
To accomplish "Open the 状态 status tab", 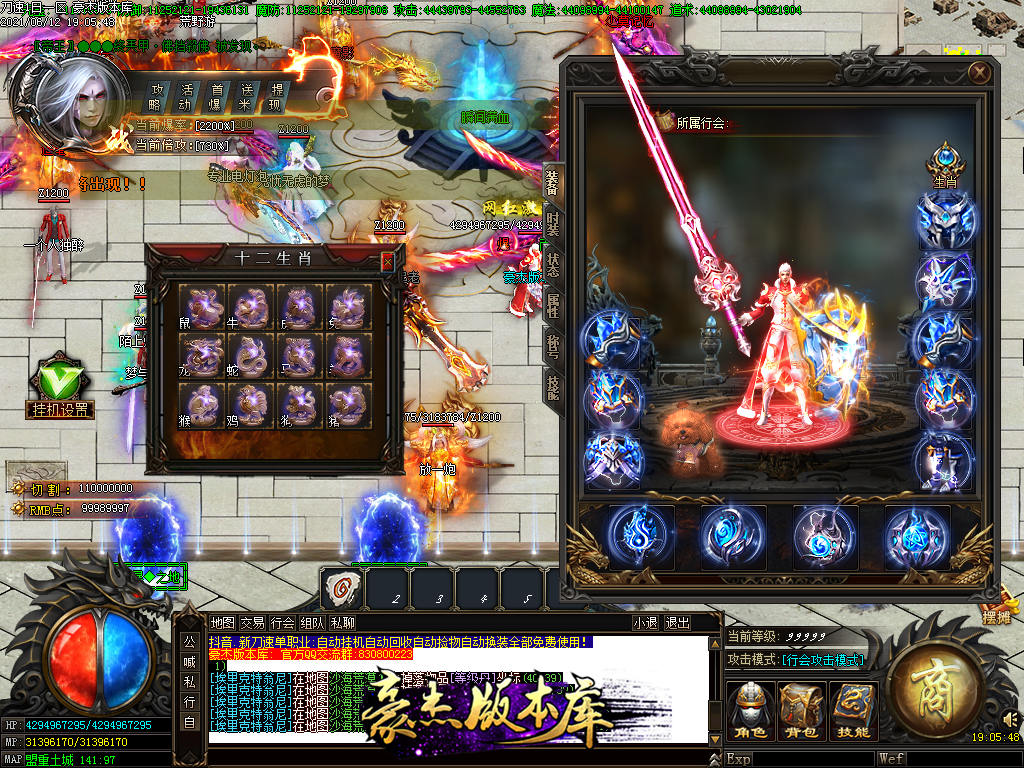I will 553,265.
